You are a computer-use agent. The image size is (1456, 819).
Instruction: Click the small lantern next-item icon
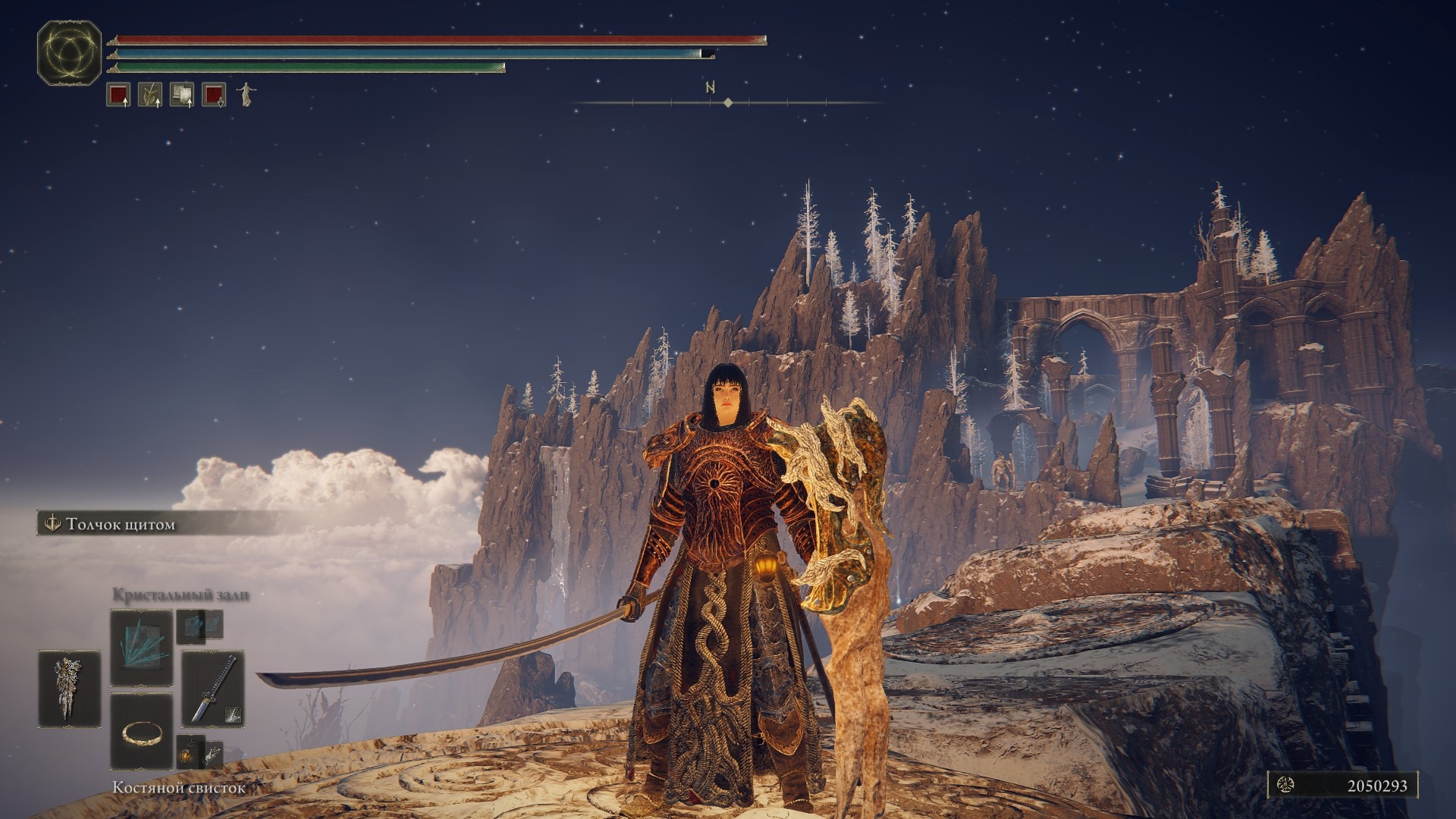(x=190, y=752)
